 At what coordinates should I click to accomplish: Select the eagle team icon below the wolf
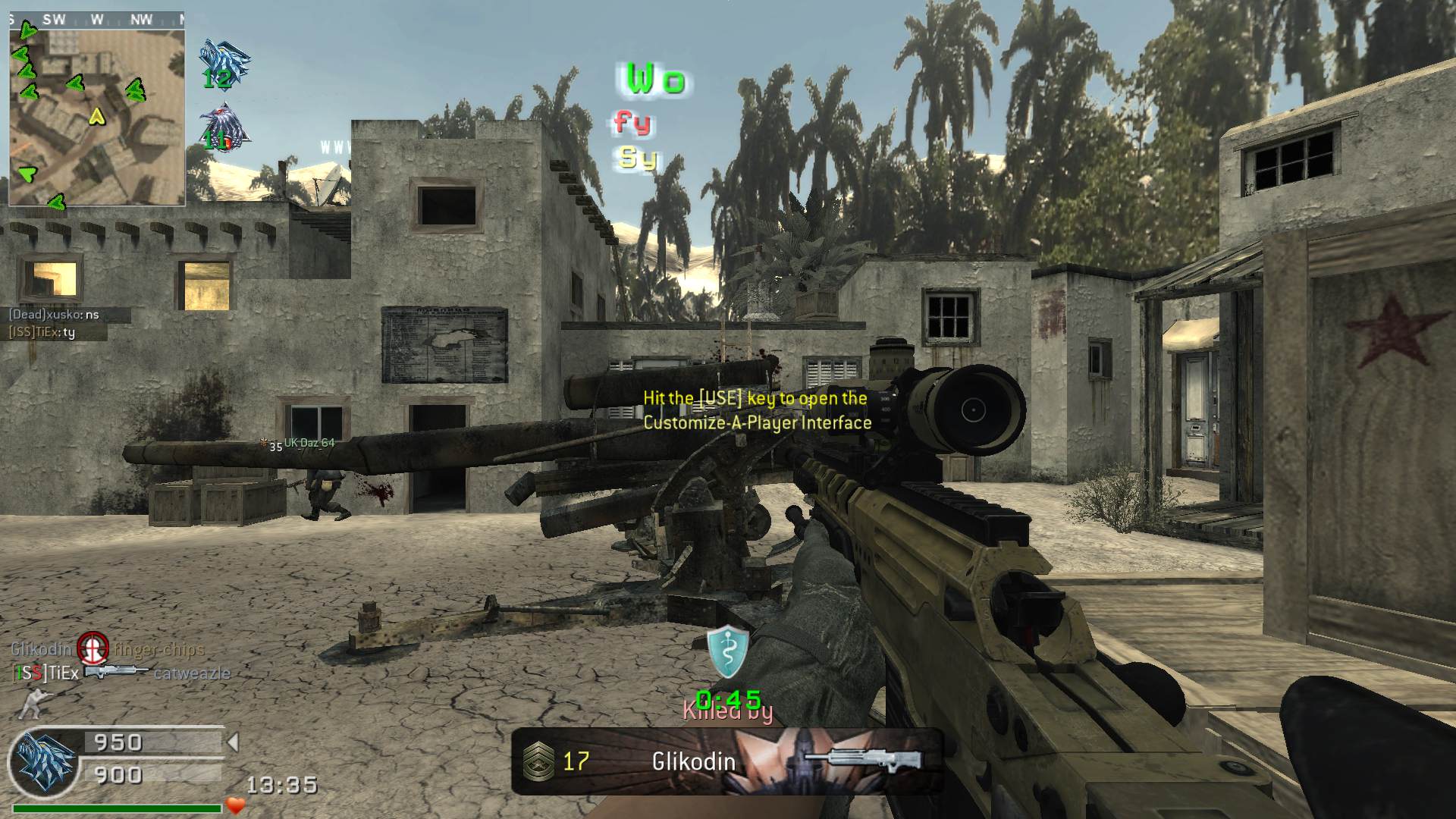[222, 127]
